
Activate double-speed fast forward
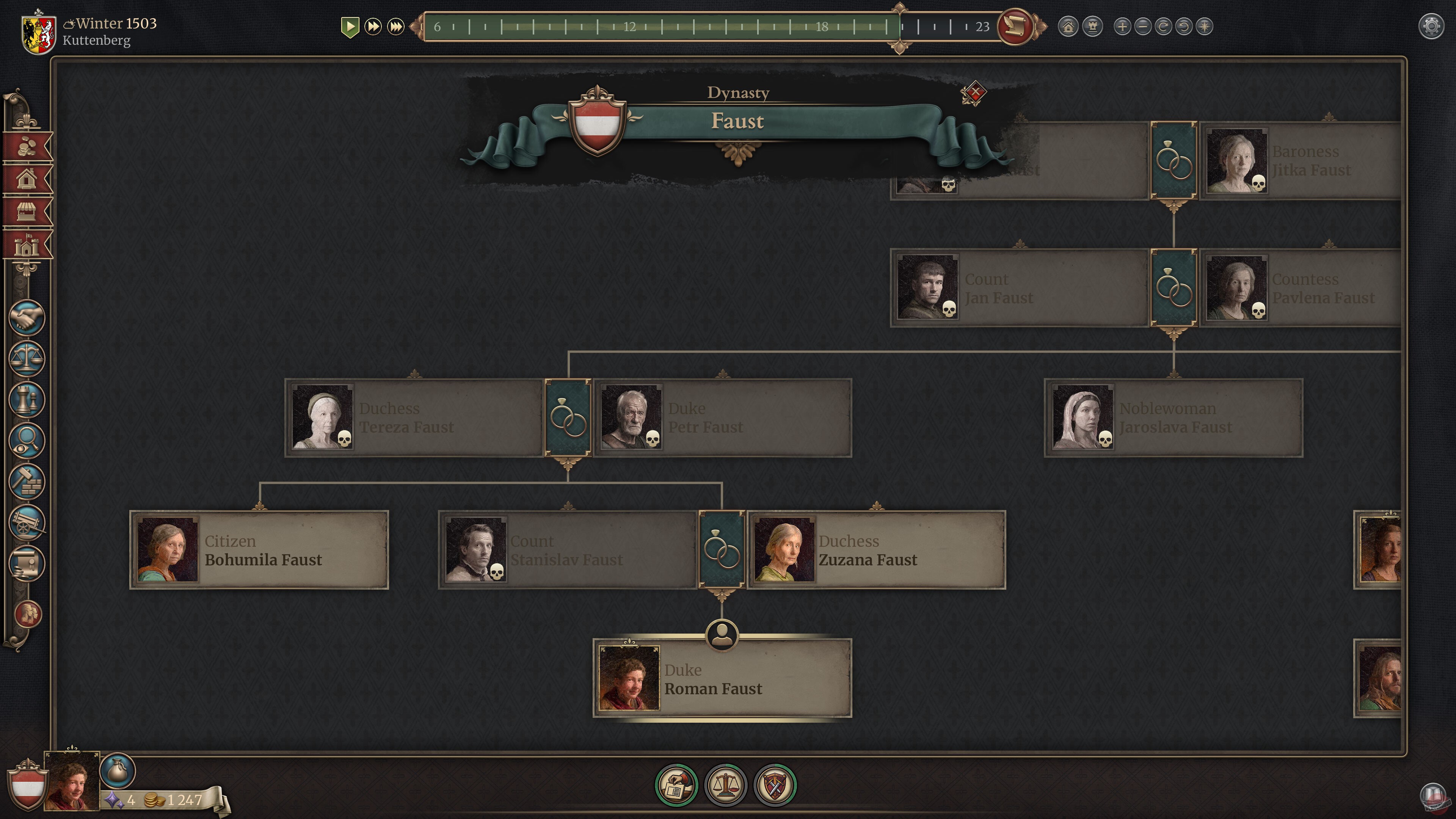point(373,26)
